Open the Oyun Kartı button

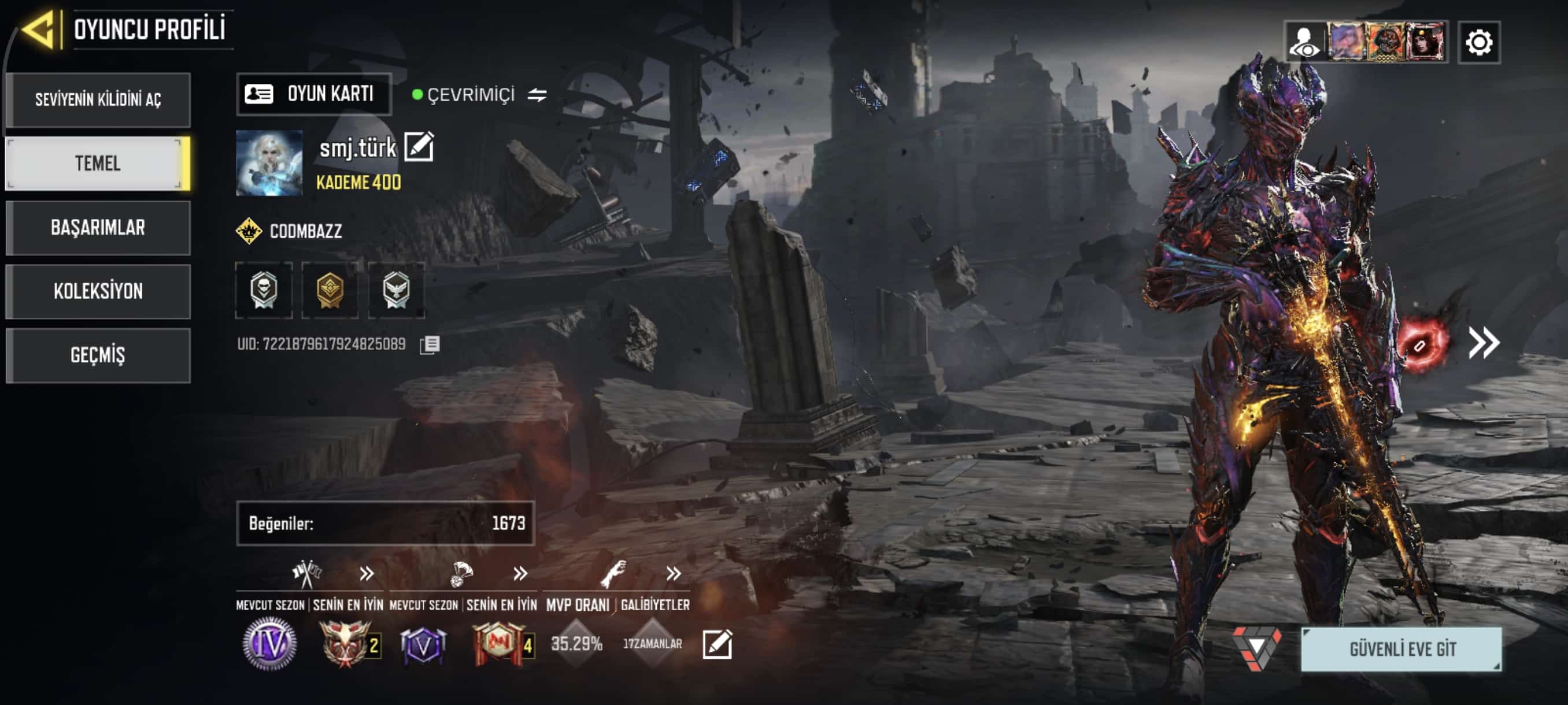tap(313, 94)
